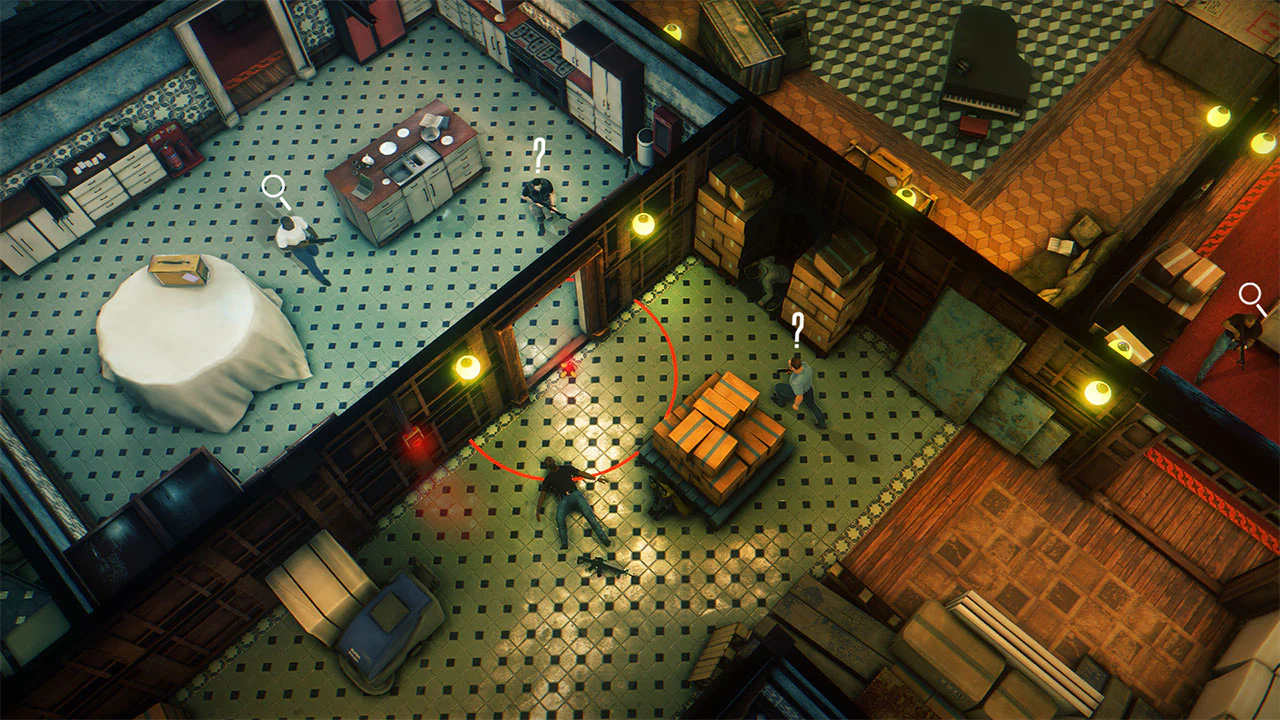Open the cardboard box on the round table

click(180, 270)
